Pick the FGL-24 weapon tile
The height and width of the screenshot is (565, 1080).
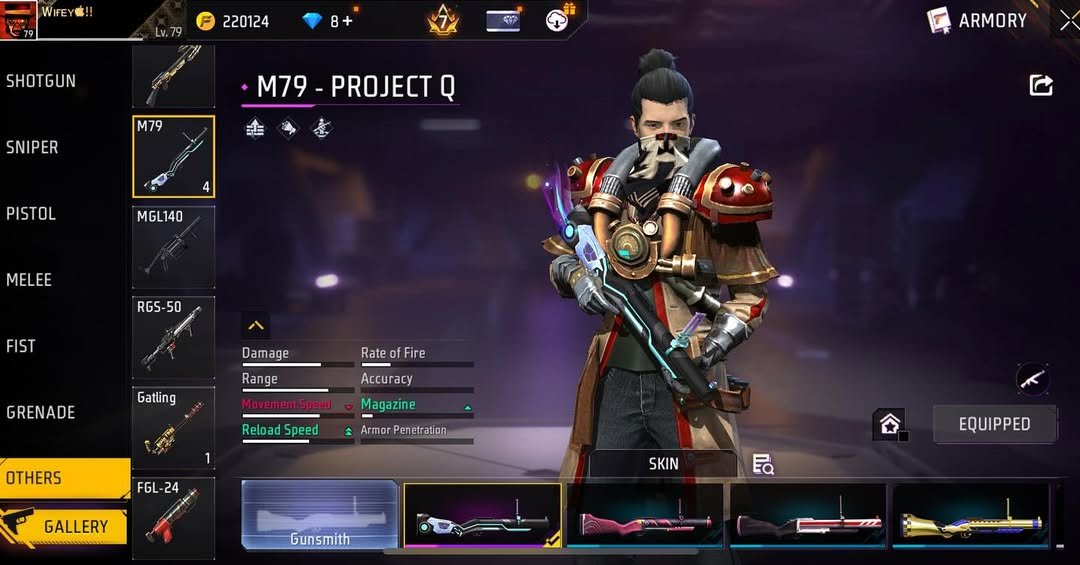(x=173, y=517)
